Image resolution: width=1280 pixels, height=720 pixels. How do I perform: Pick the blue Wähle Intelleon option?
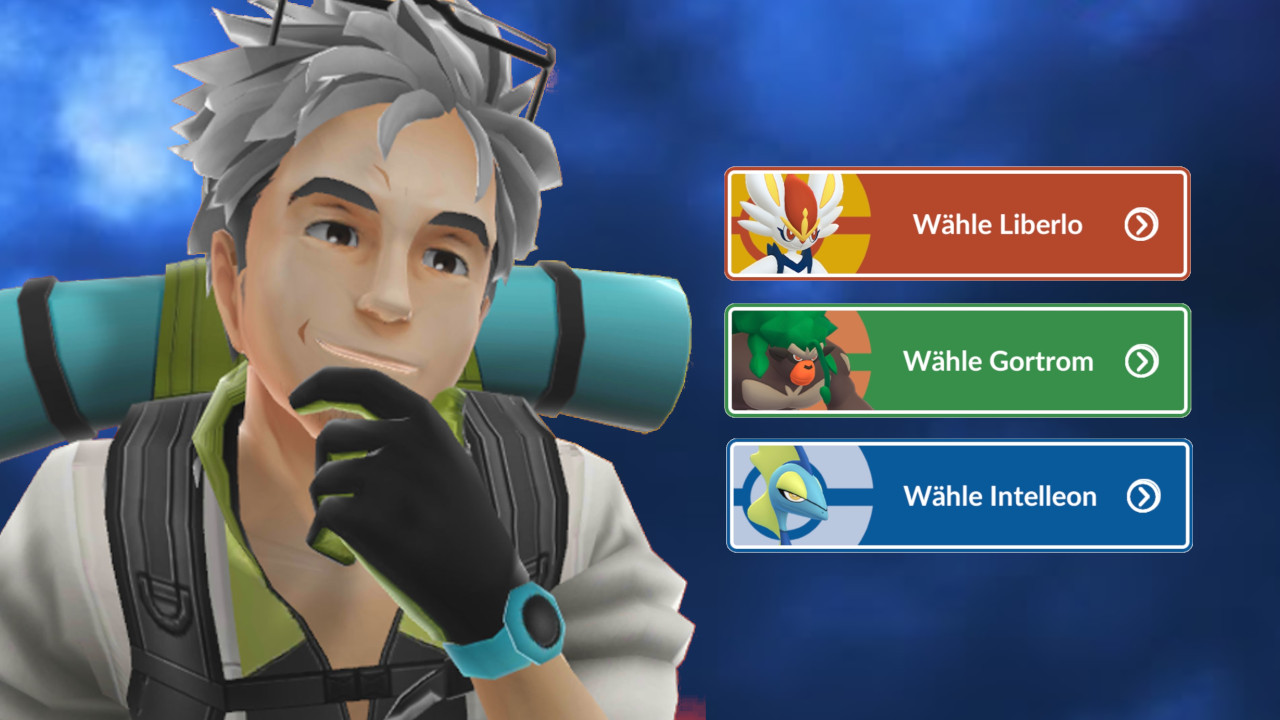tap(958, 496)
